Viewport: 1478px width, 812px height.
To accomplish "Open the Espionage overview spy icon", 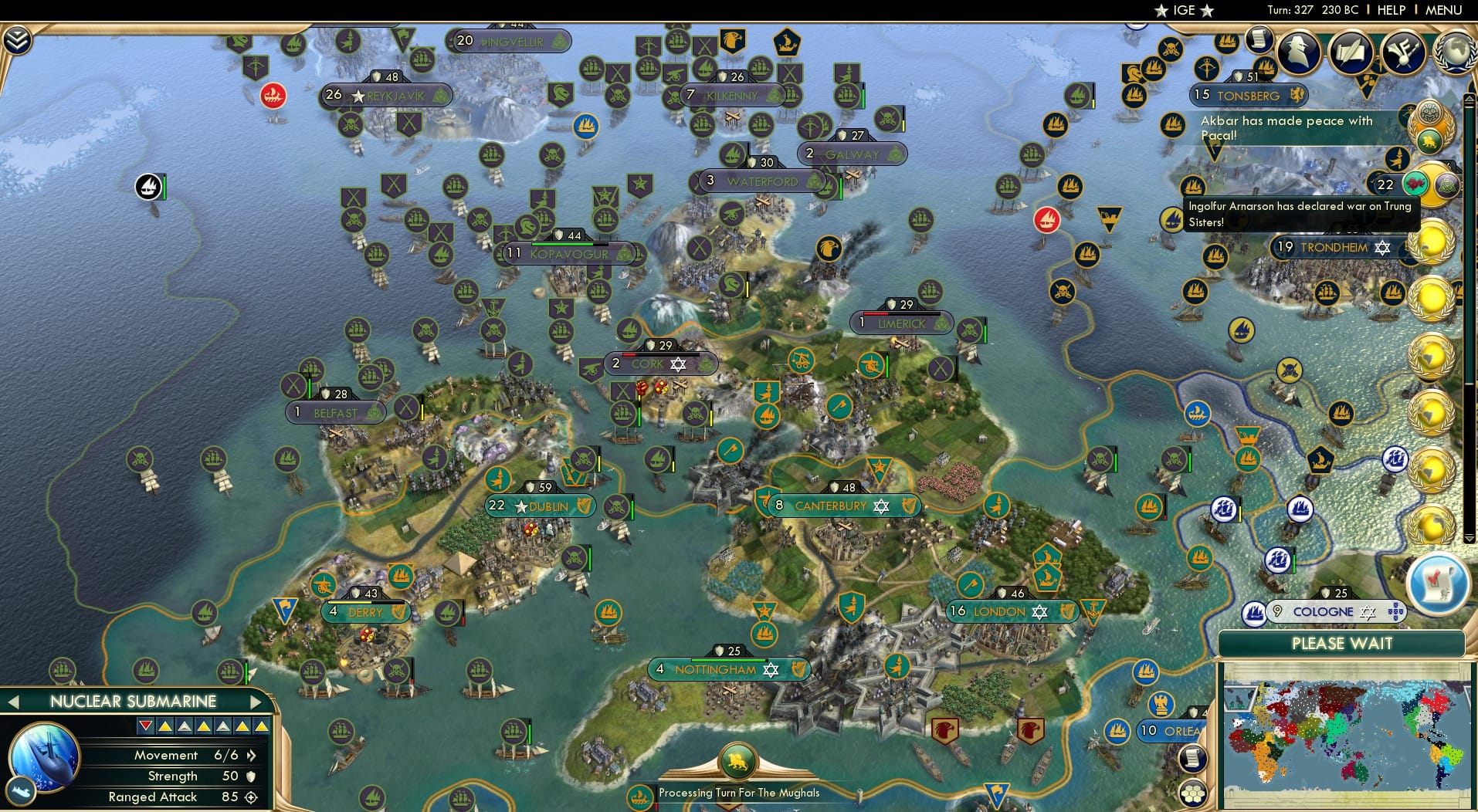I will click(1298, 50).
